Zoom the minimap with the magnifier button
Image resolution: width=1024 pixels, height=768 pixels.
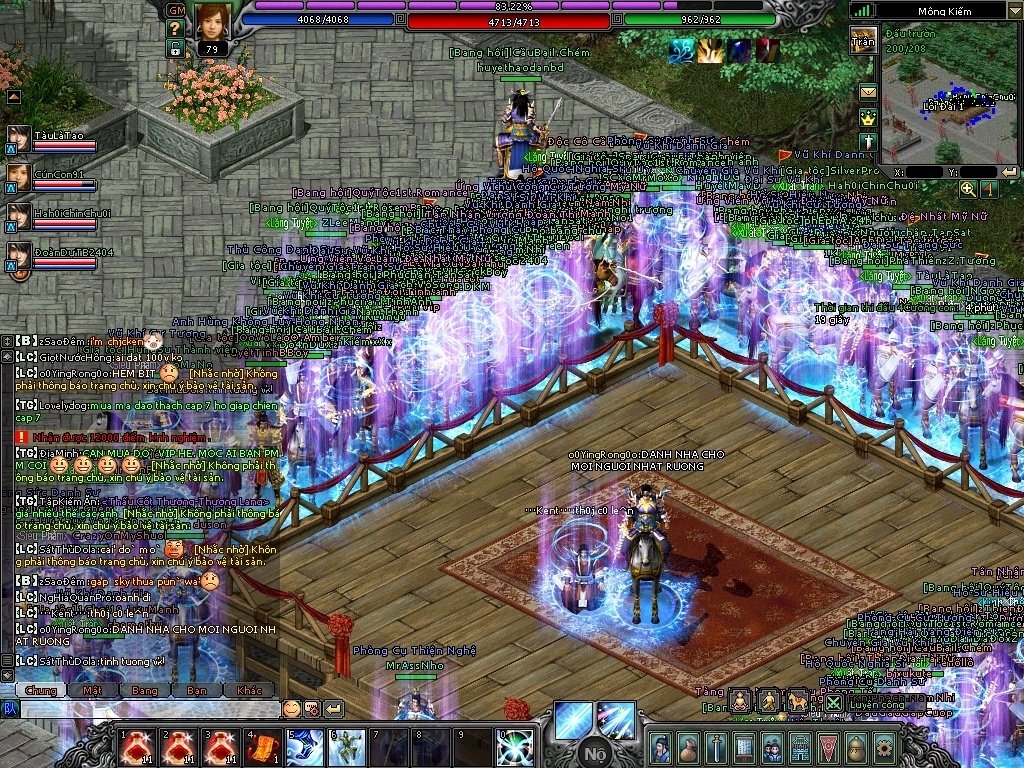(x=967, y=188)
